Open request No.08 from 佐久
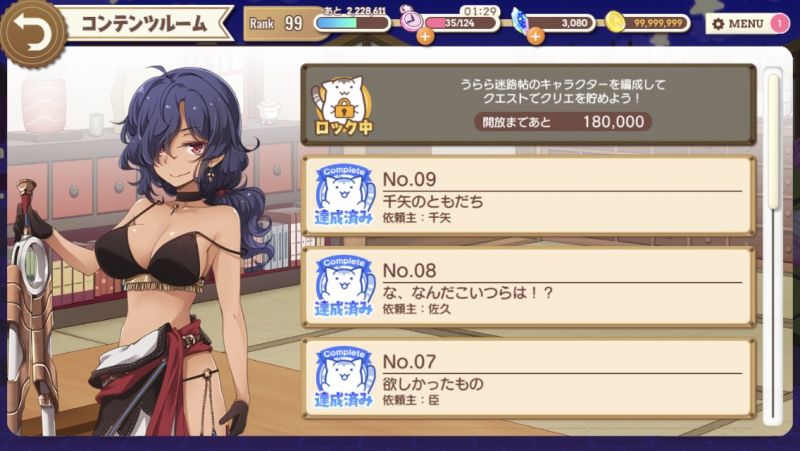800x451 pixels. tap(528, 288)
